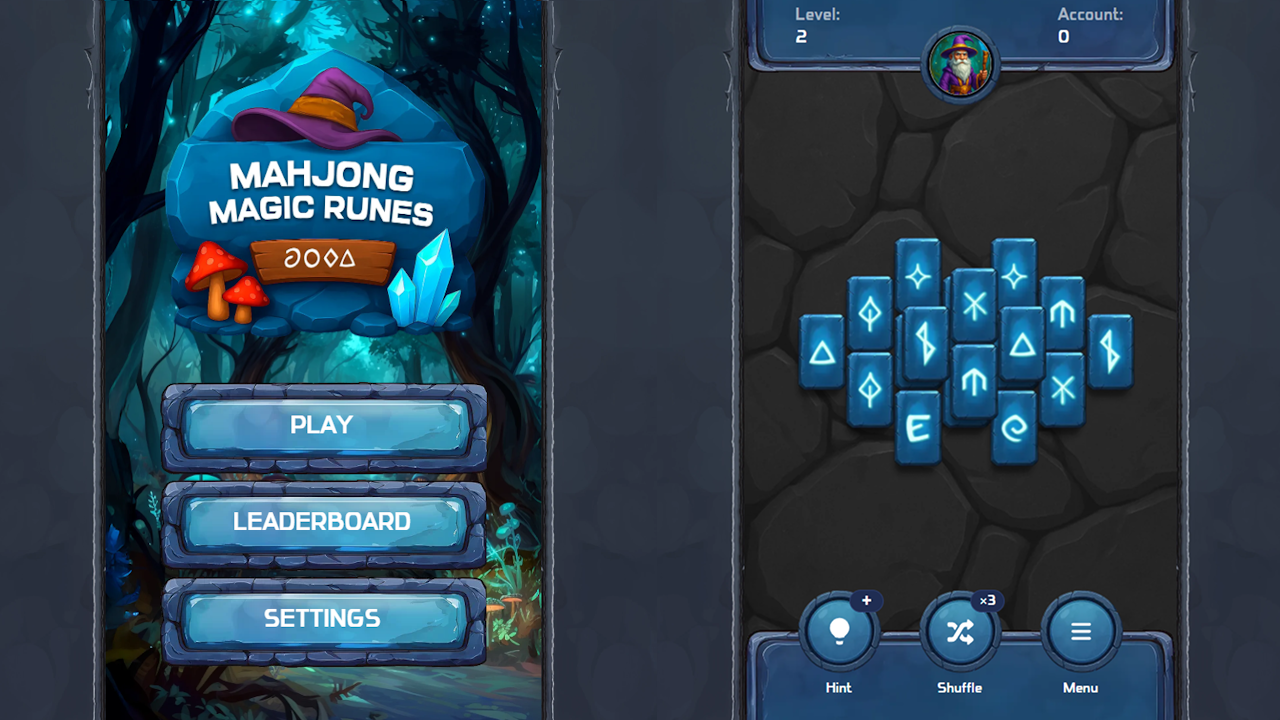Select the triangle rune tile on the left
Screen dimensions: 1280x720
[823, 350]
